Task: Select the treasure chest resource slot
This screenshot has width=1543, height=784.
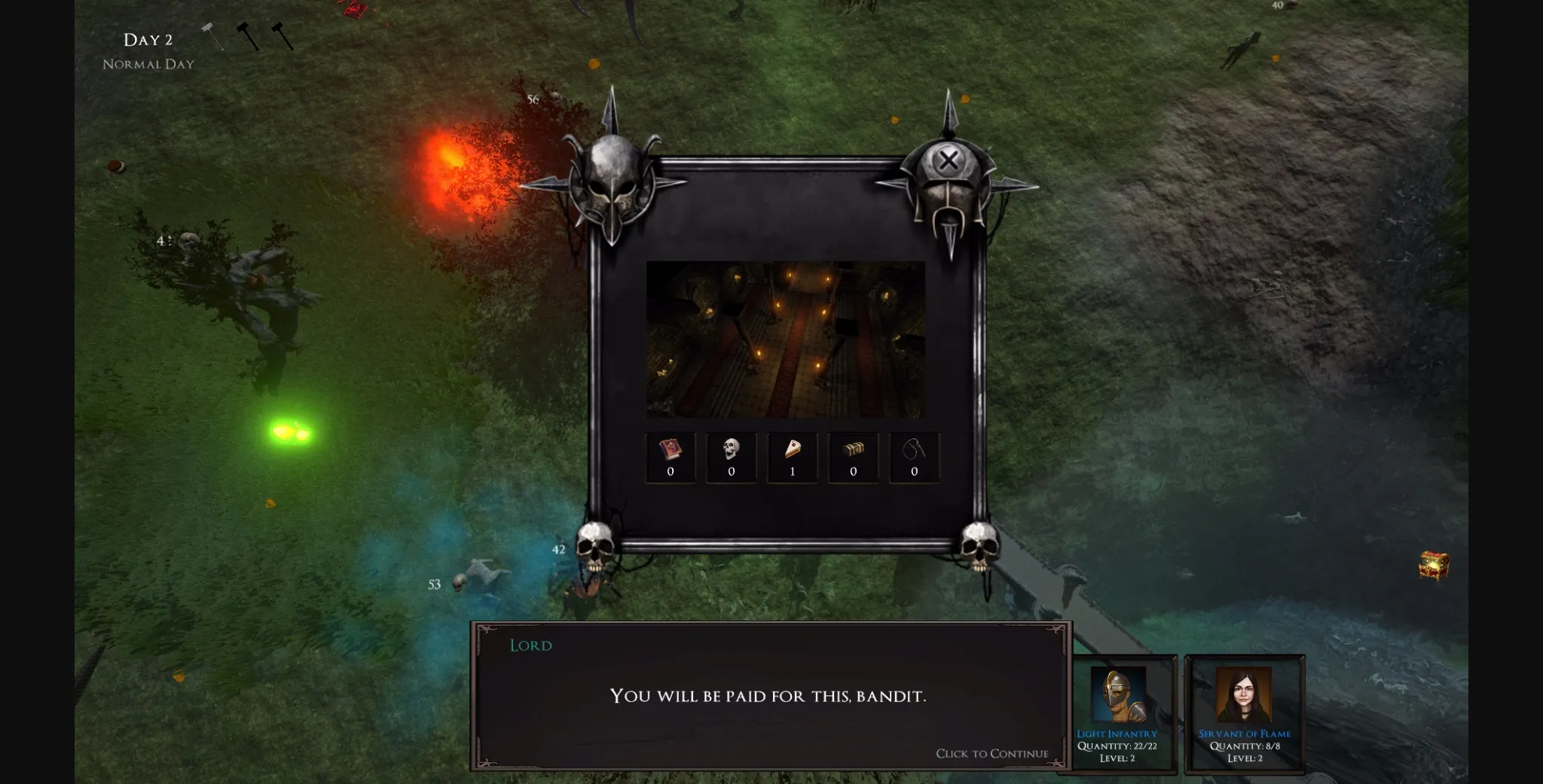Action: click(x=854, y=457)
